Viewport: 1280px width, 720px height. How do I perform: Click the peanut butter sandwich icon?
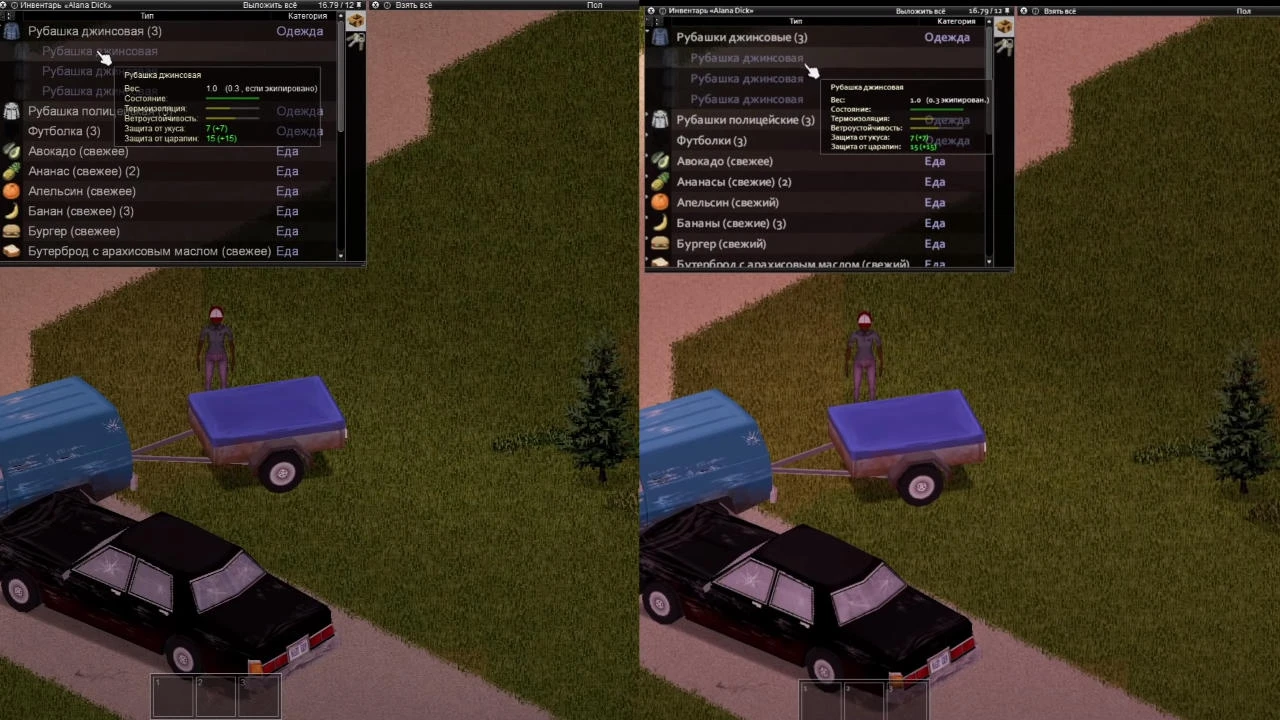pos(13,251)
